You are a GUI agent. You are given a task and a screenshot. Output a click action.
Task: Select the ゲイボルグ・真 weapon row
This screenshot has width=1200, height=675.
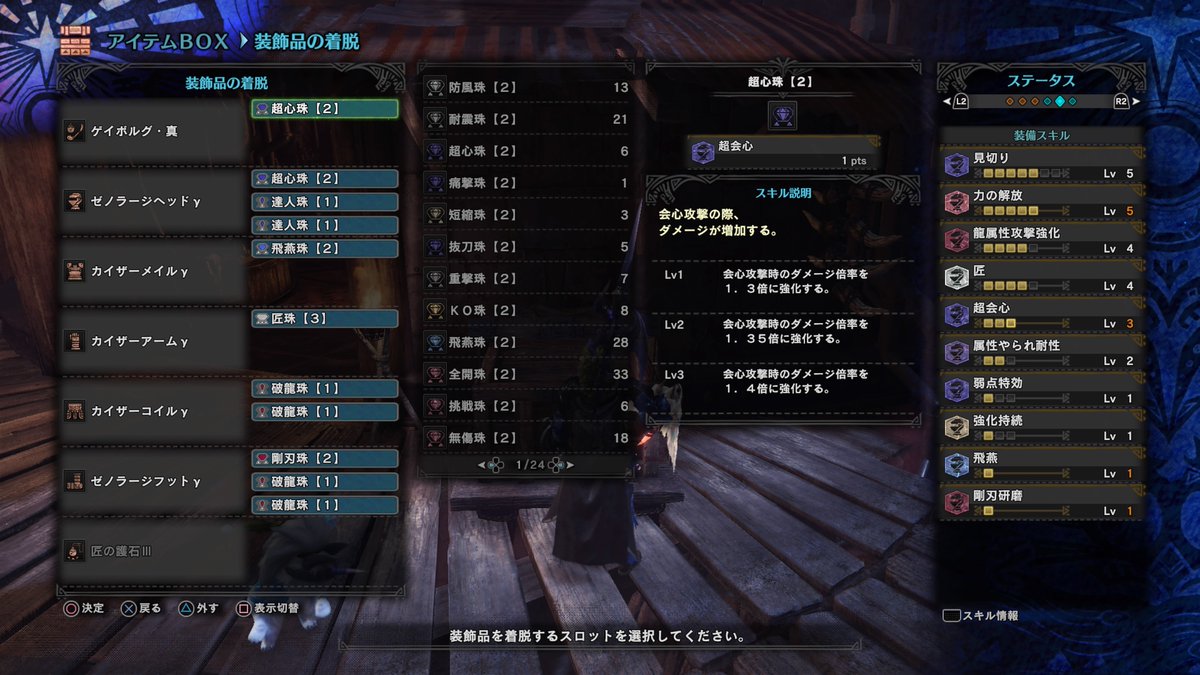(153, 131)
